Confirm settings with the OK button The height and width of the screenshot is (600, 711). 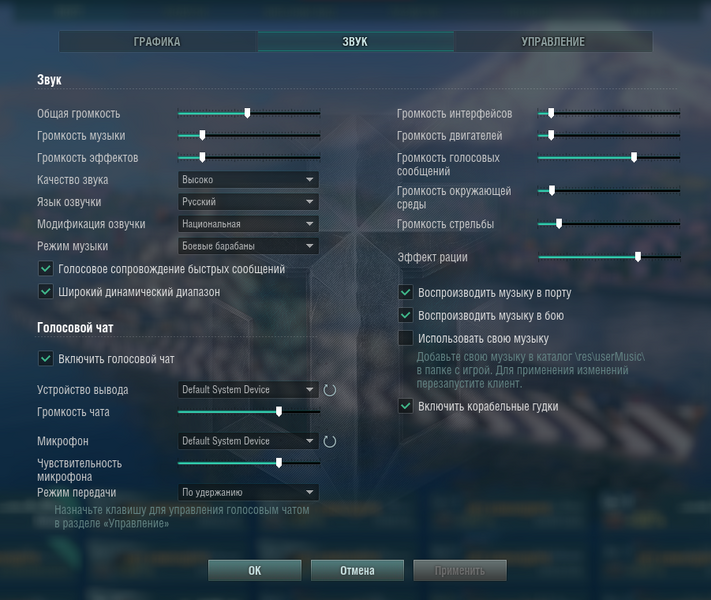tap(254, 571)
